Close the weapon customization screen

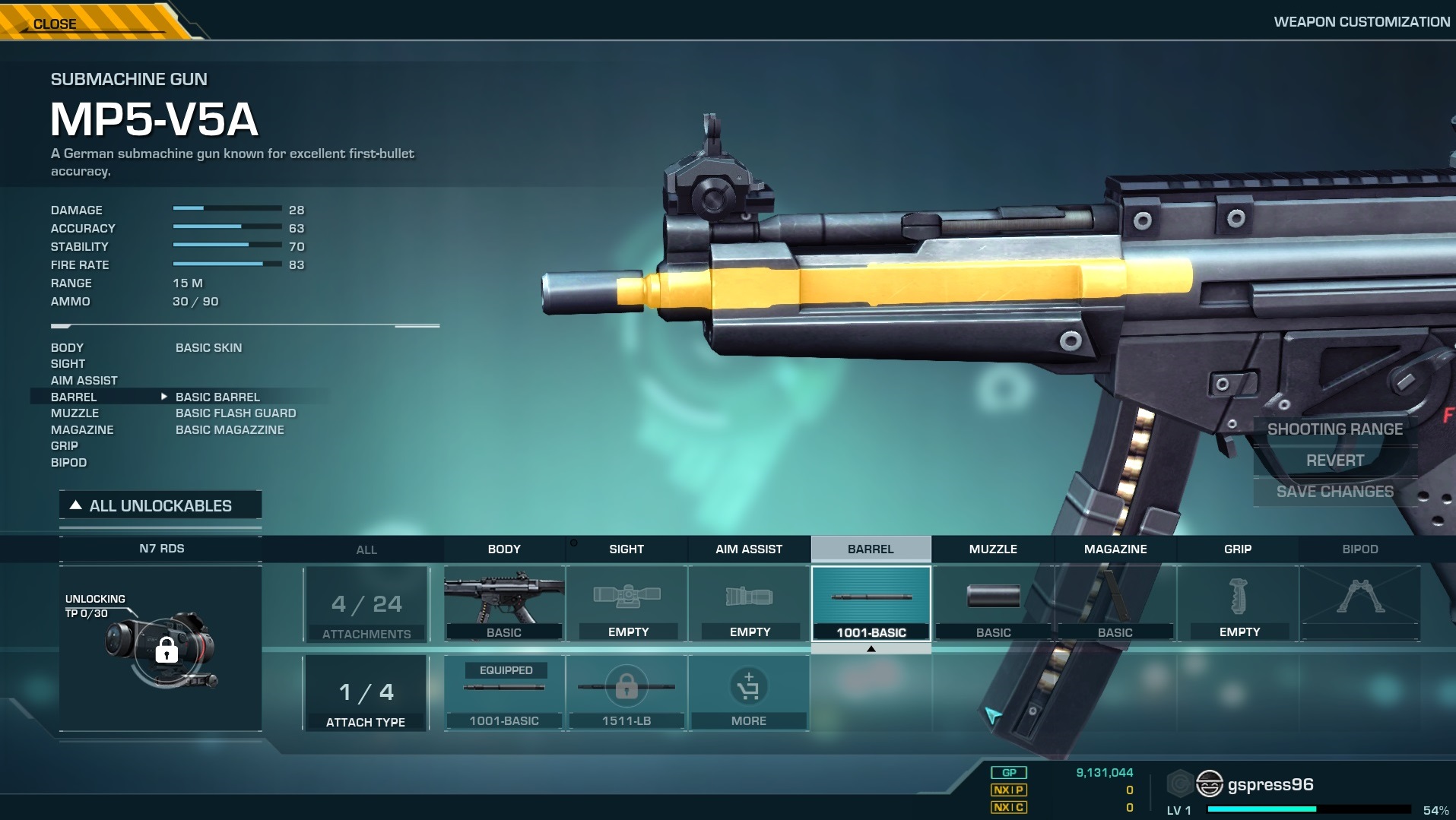56,24
